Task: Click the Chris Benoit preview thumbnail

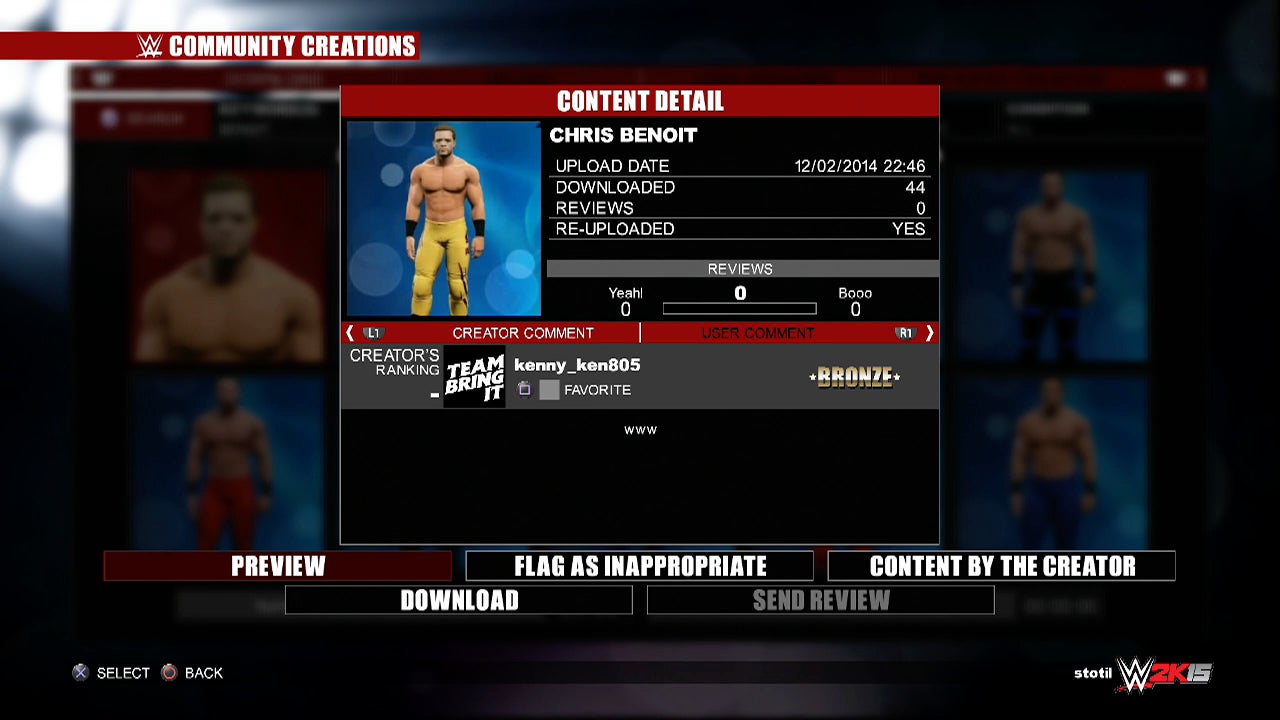Action: pyautogui.click(x=444, y=219)
